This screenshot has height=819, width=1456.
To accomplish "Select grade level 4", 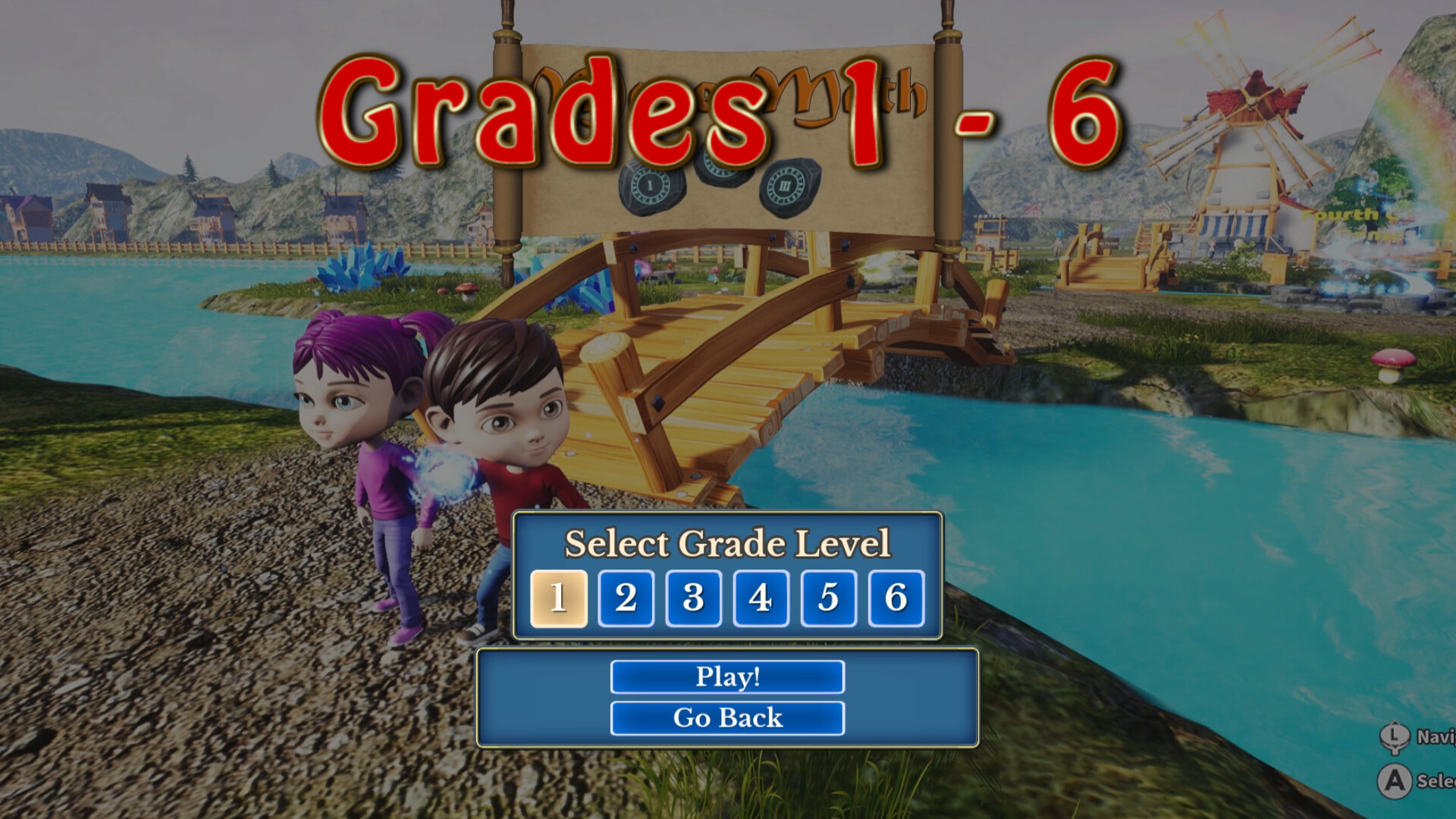I will point(761,597).
